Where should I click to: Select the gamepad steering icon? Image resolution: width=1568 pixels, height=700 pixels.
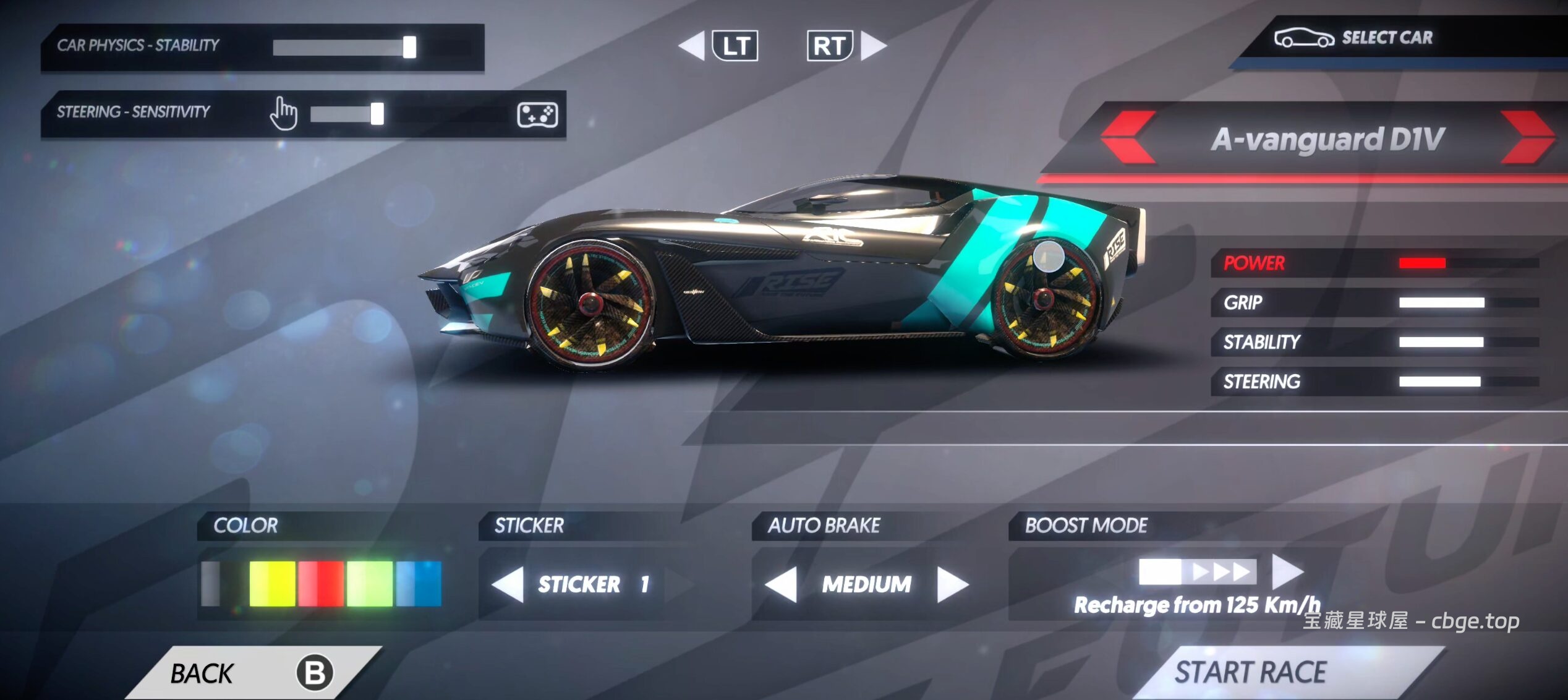pos(537,115)
